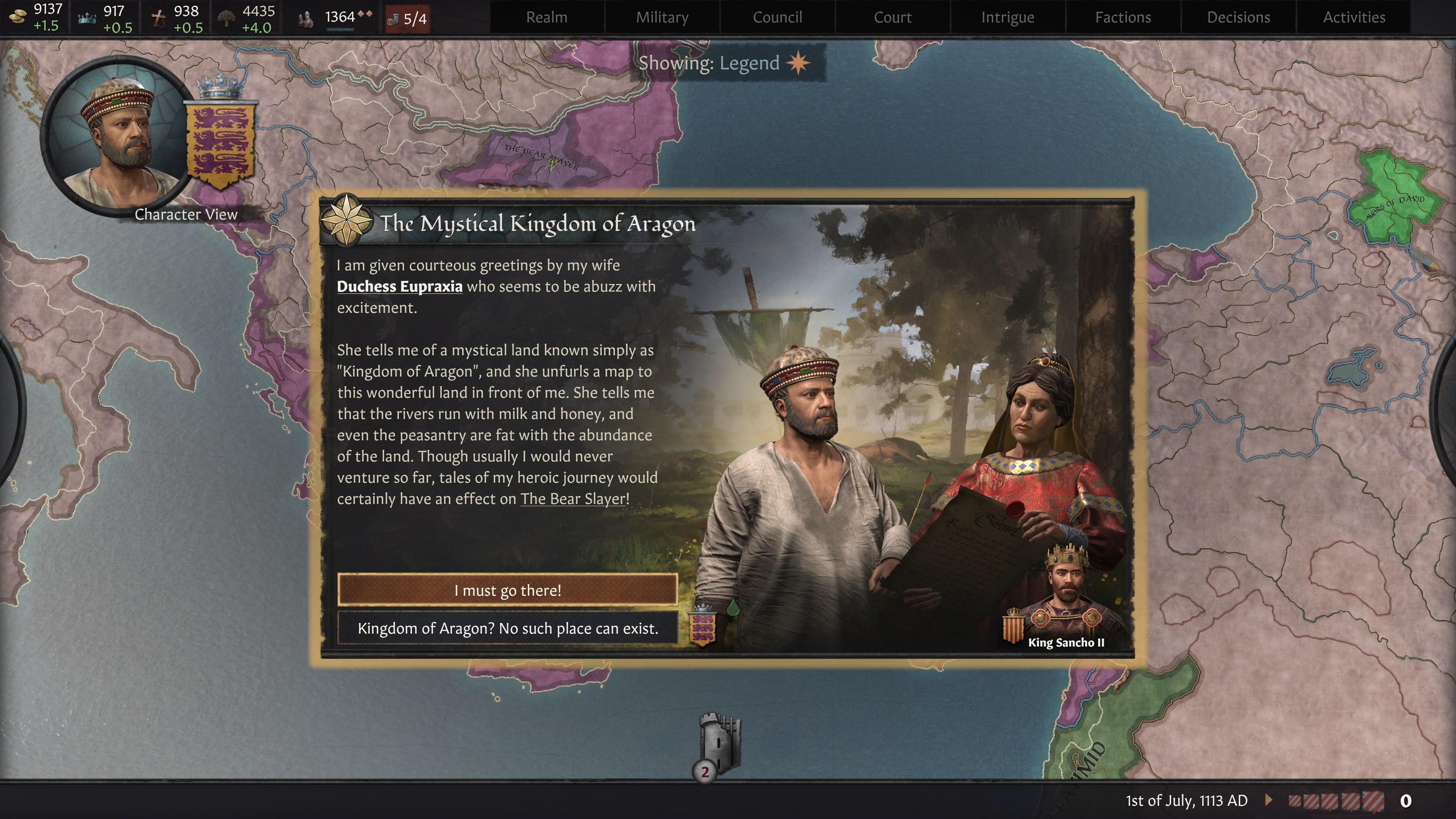
Task: Open the Intrigue menu
Action: tap(1008, 17)
